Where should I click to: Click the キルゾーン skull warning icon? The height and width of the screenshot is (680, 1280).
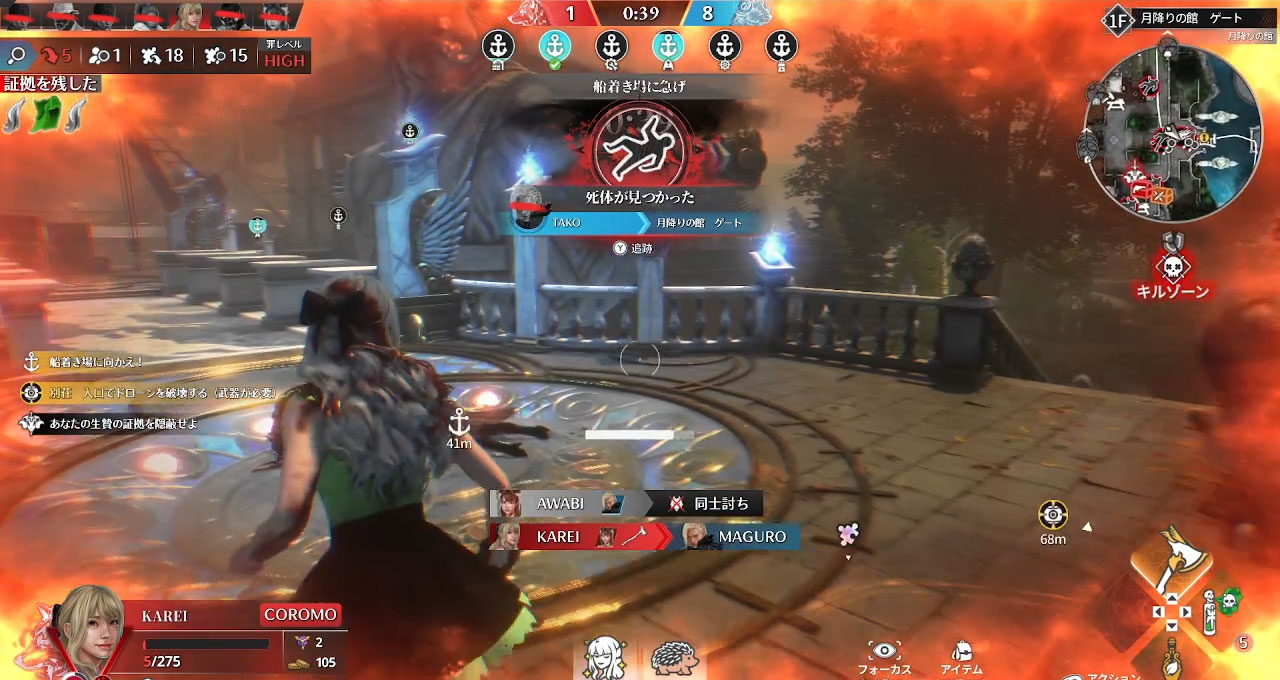pos(1172,265)
